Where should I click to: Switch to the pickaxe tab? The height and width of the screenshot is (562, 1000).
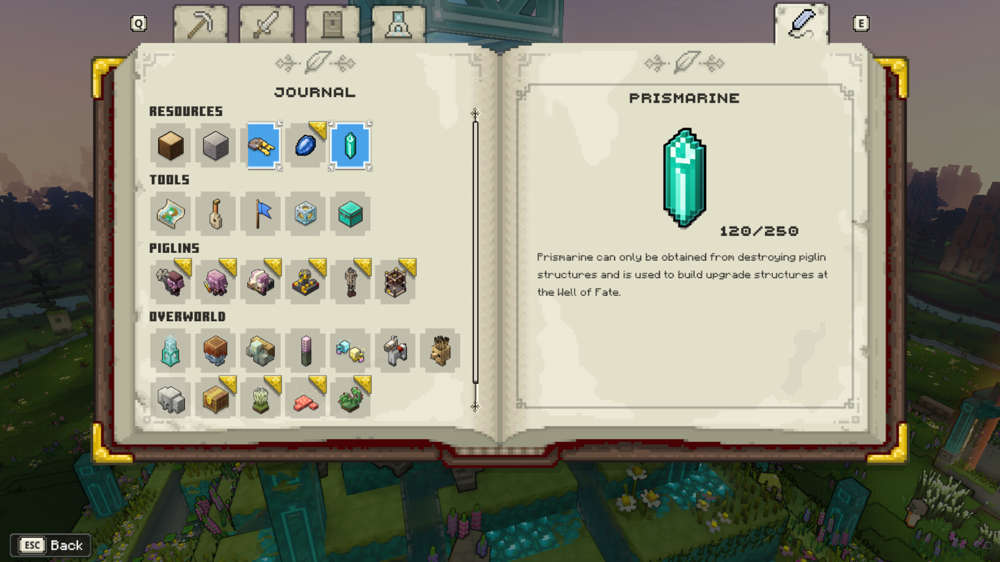tap(200, 24)
